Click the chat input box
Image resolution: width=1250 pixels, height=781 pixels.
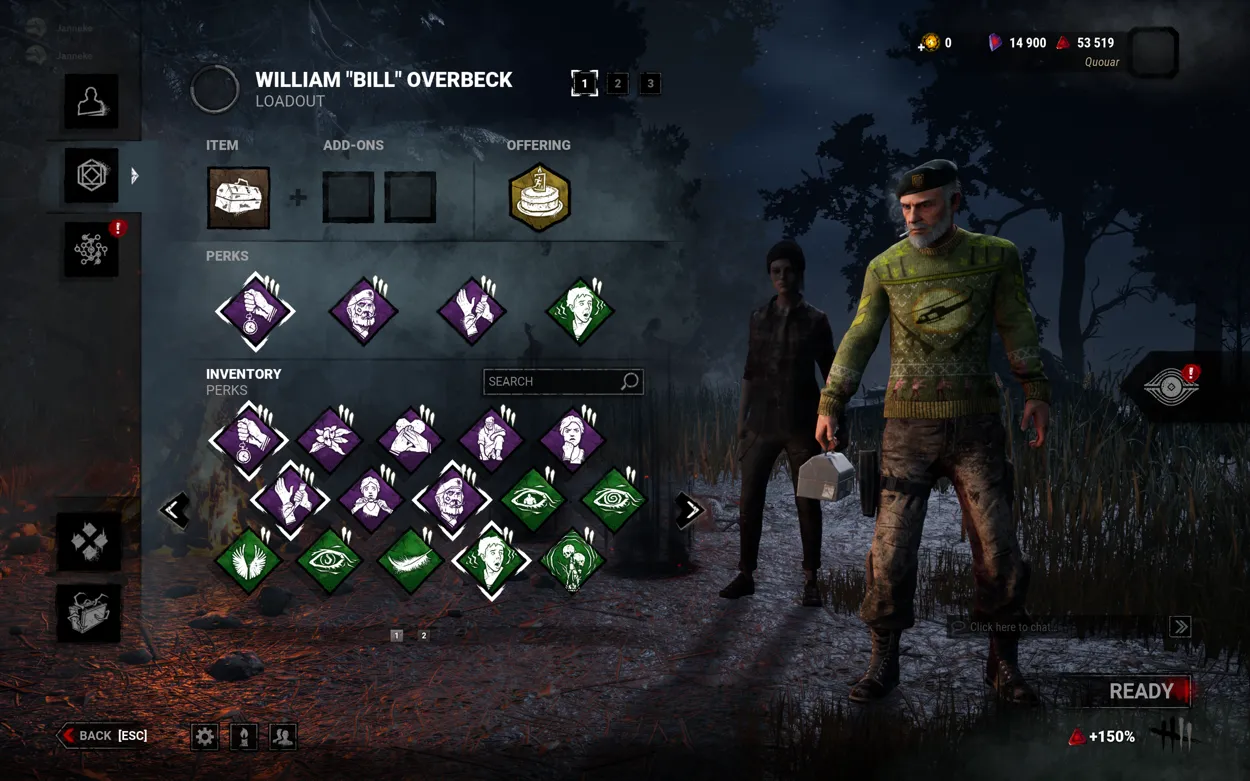pyautogui.click(x=1055, y=627)
